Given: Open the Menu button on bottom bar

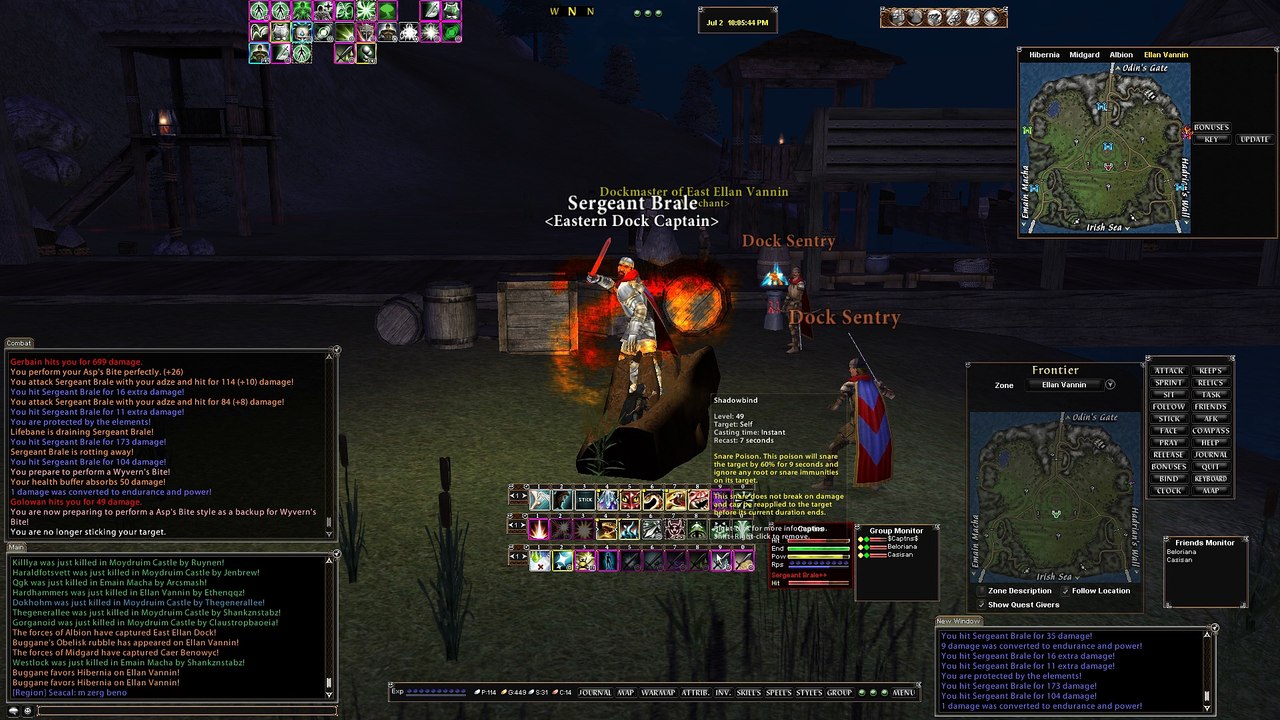Looking at the screenshot, I should [x=903, y=692].
